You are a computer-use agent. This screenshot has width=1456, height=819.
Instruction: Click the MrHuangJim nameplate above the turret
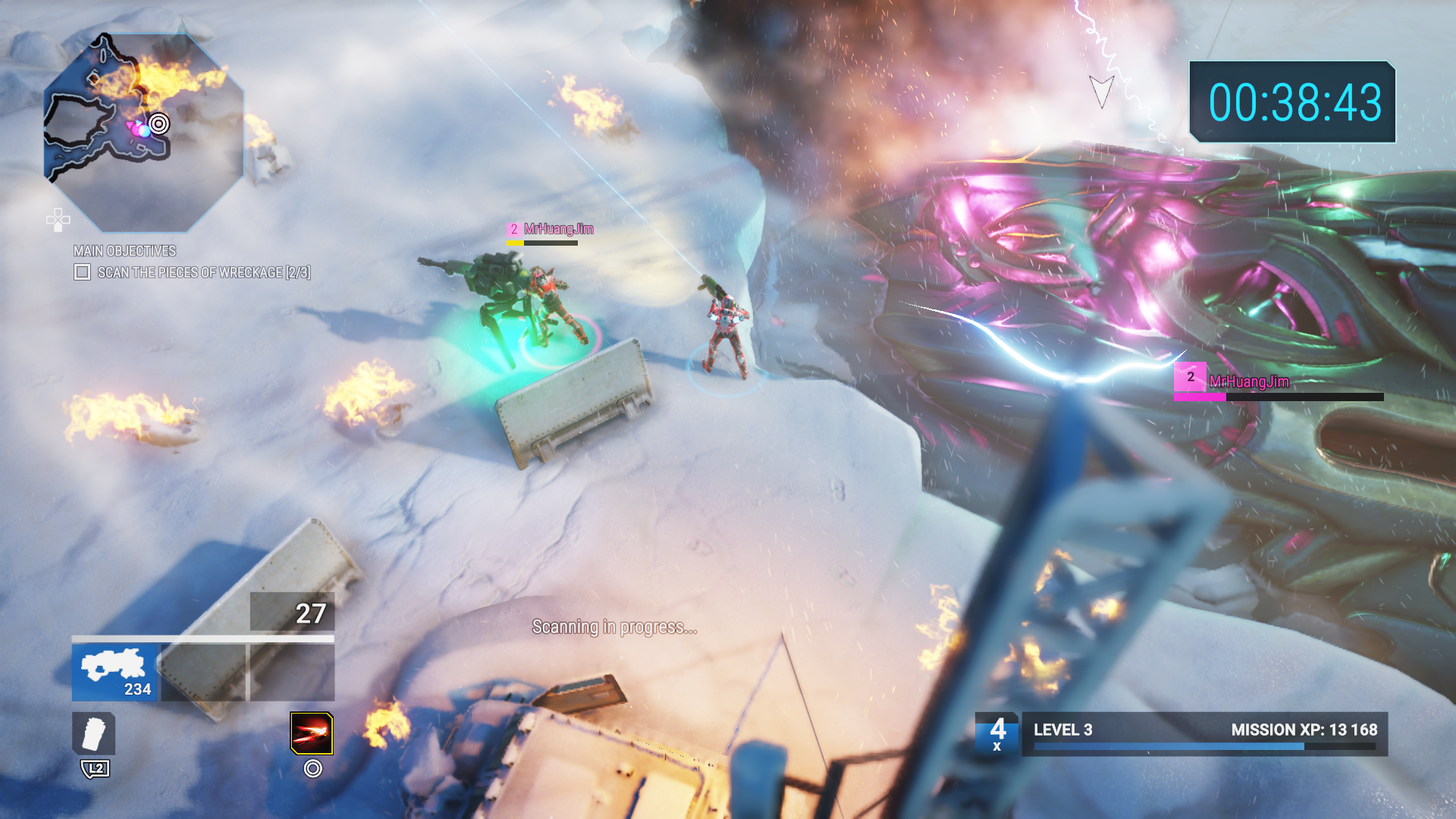(551, 229)
